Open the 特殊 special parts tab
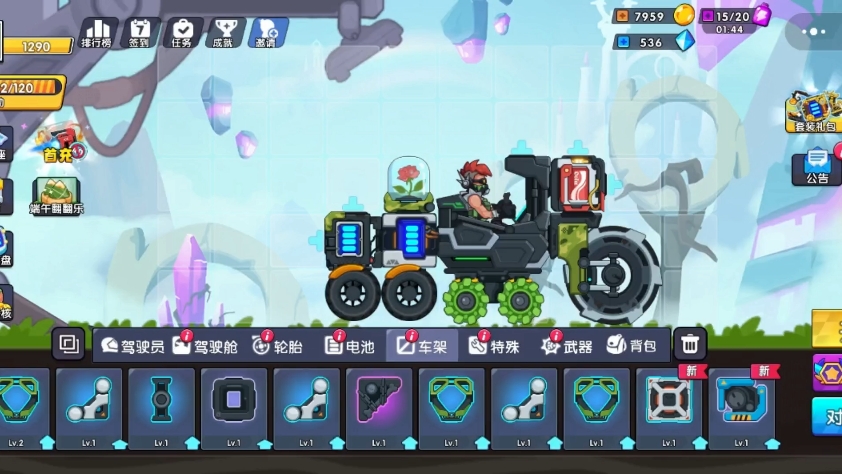The height and width of the screenshot is (474, 842). 494,346
